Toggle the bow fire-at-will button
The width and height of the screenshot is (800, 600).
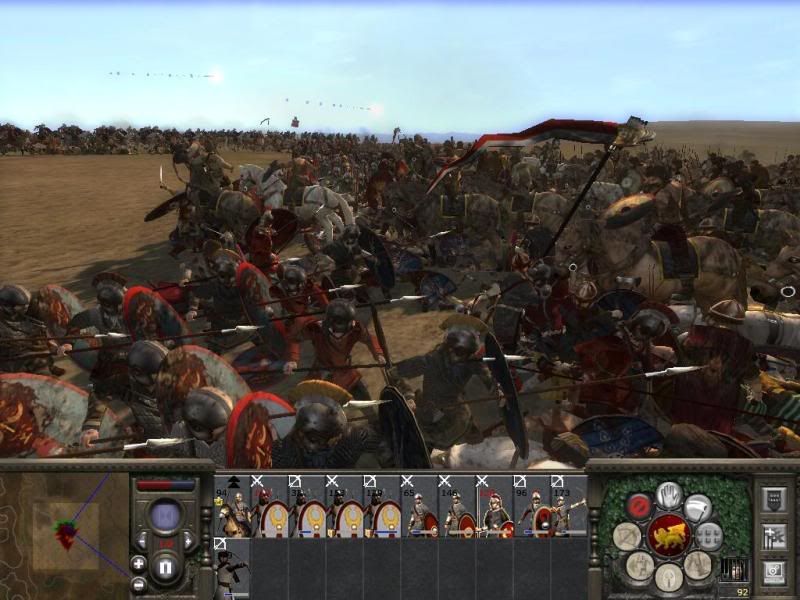628,536
